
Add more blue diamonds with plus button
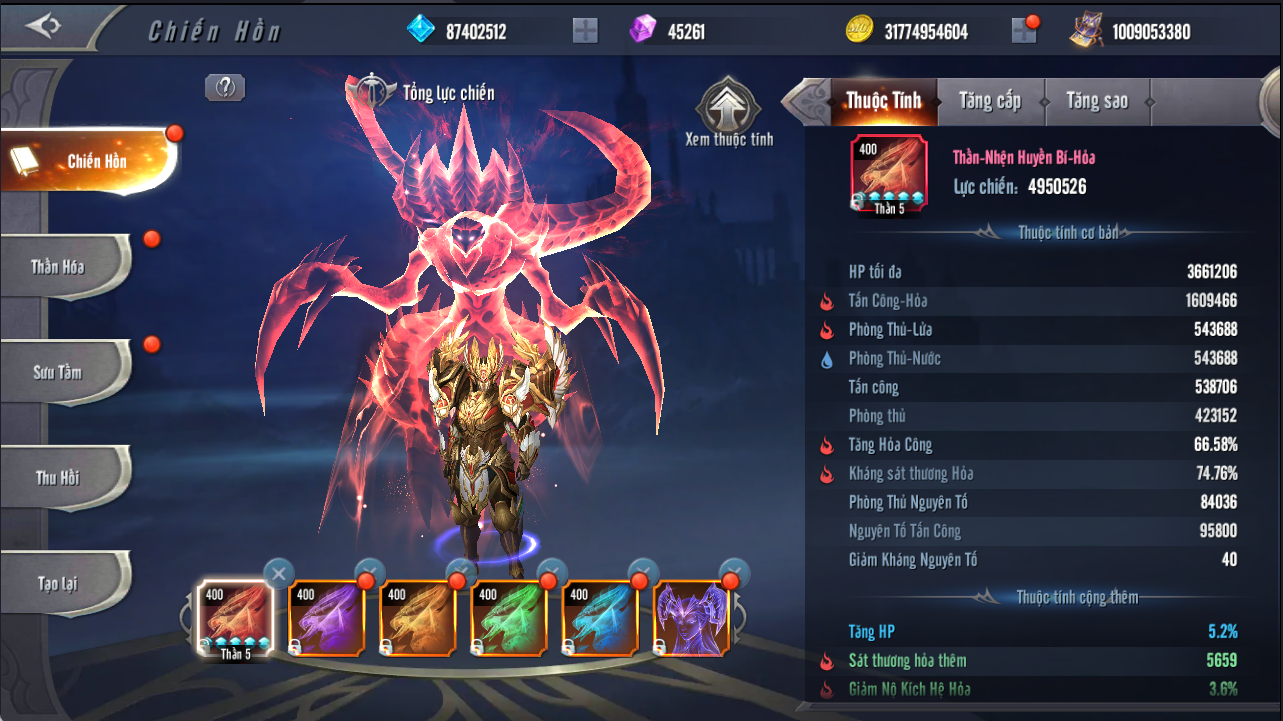(585, 31)
